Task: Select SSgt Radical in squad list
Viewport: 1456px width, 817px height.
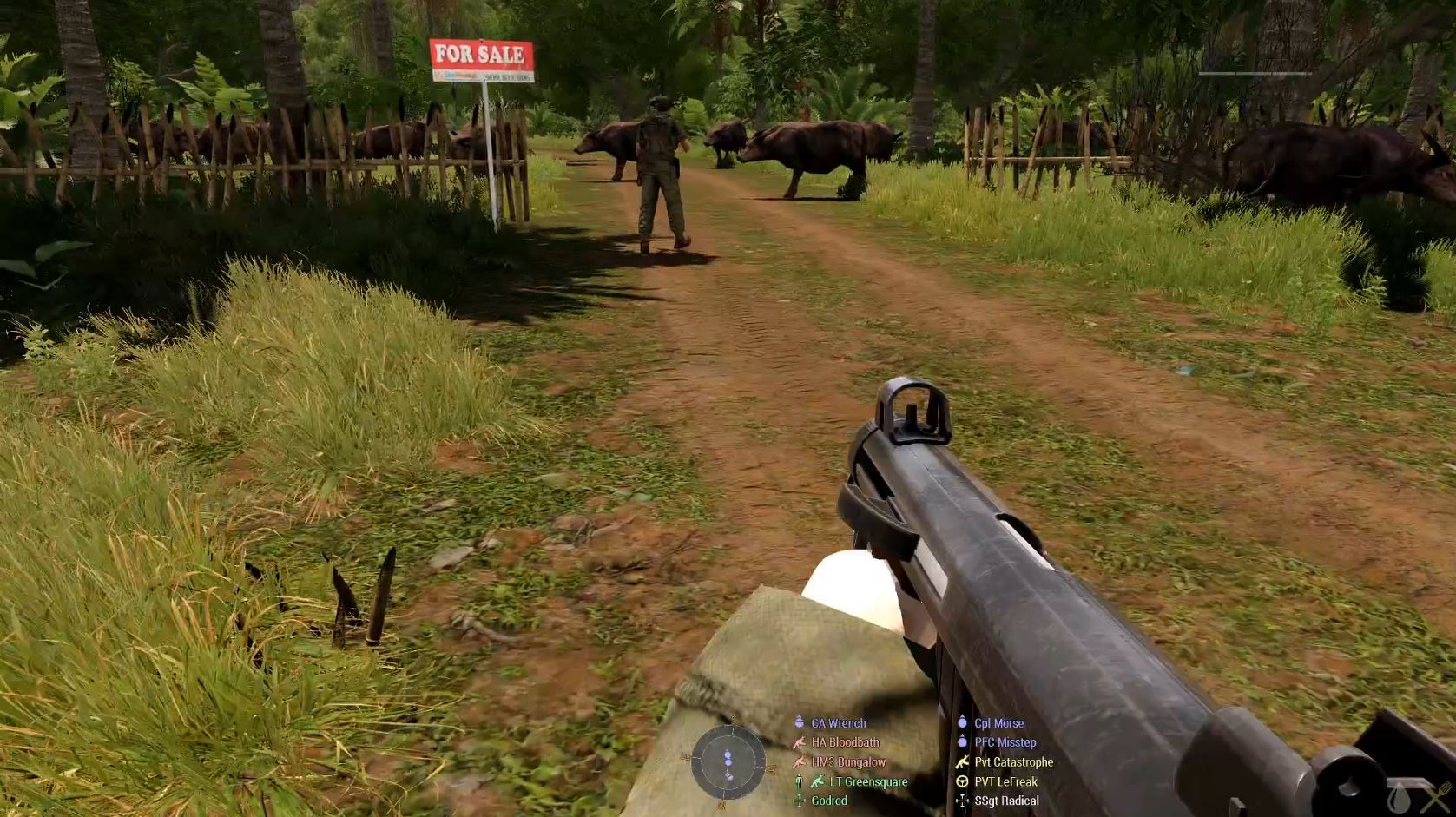Action: 1006,801
